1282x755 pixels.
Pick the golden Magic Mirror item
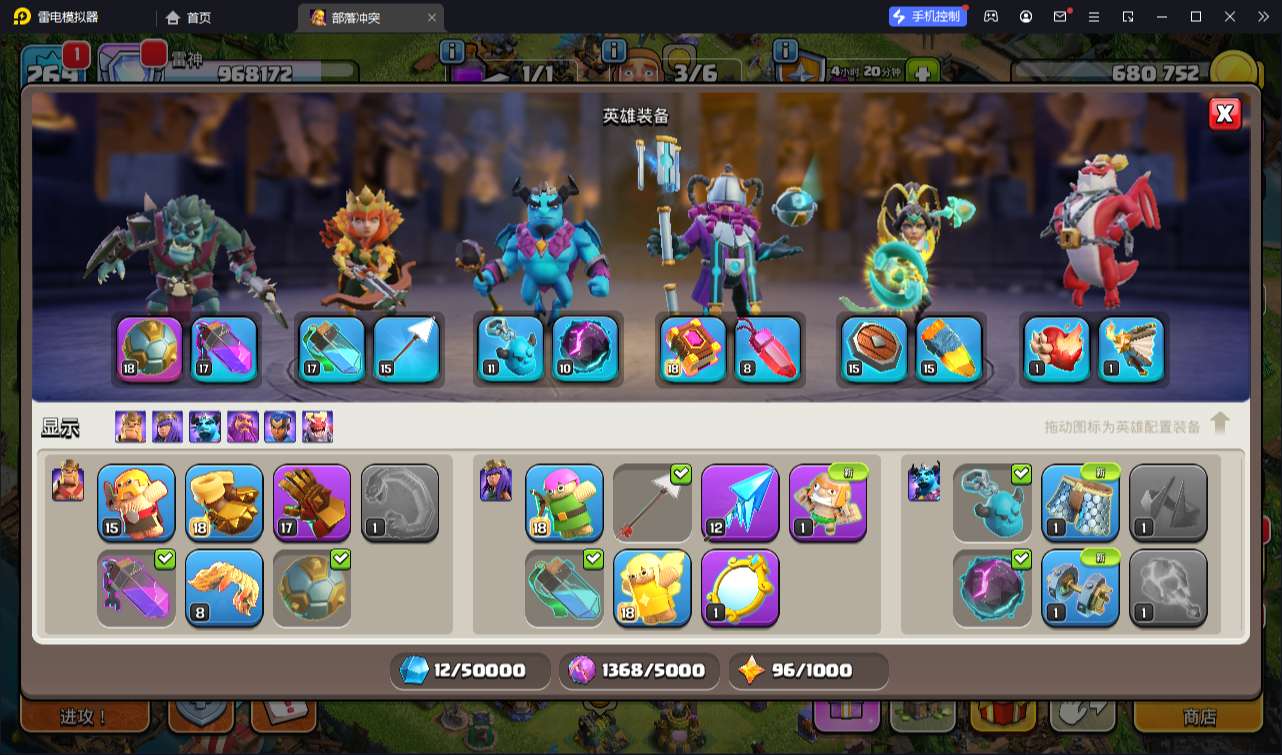740,587
